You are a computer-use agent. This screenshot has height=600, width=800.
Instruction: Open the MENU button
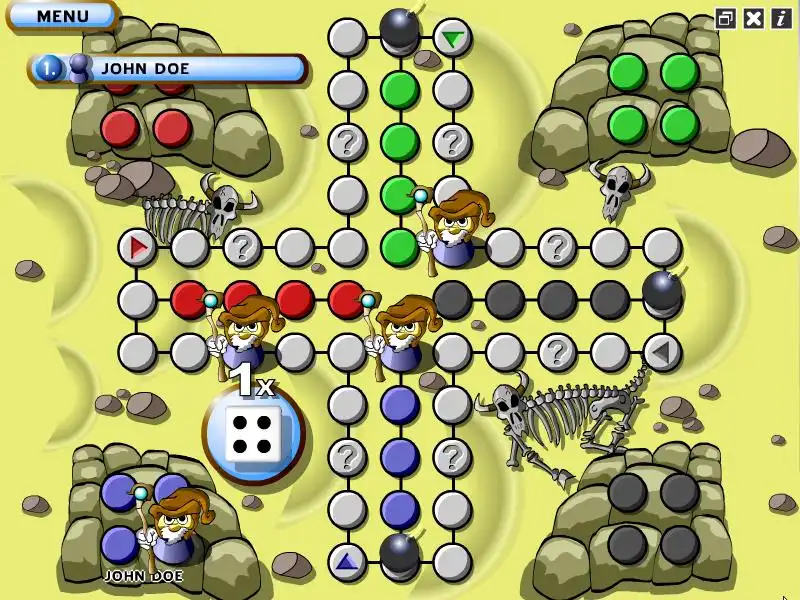coord(62,16)
